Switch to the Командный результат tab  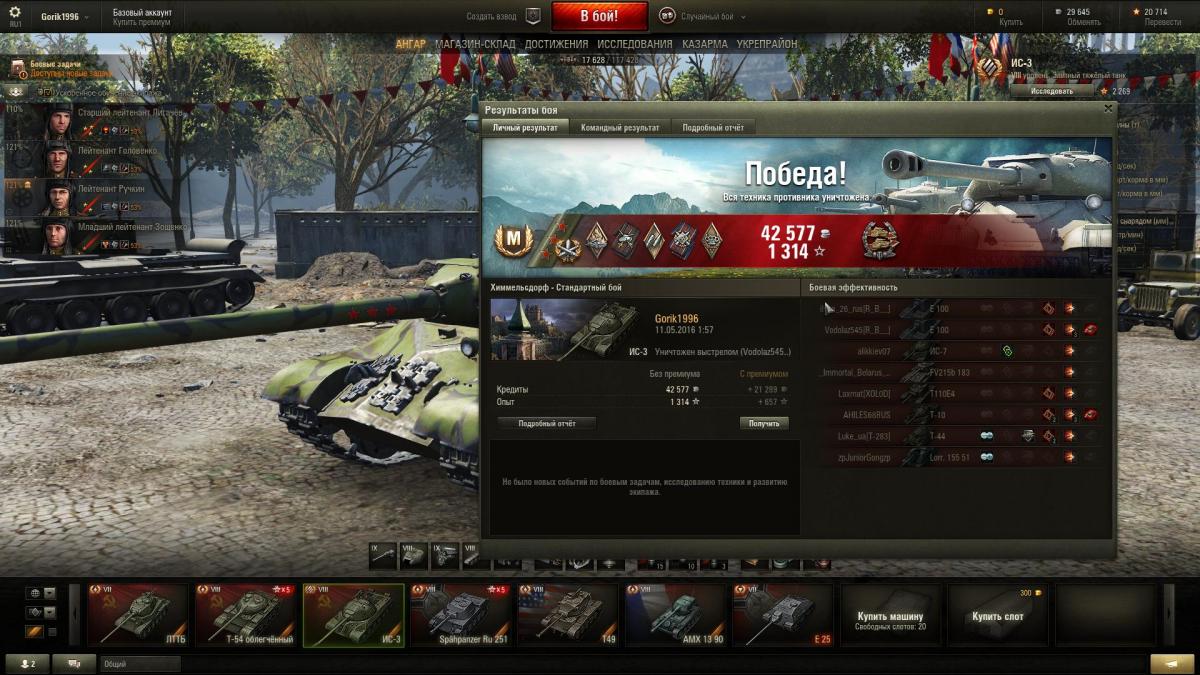point(620,127)
